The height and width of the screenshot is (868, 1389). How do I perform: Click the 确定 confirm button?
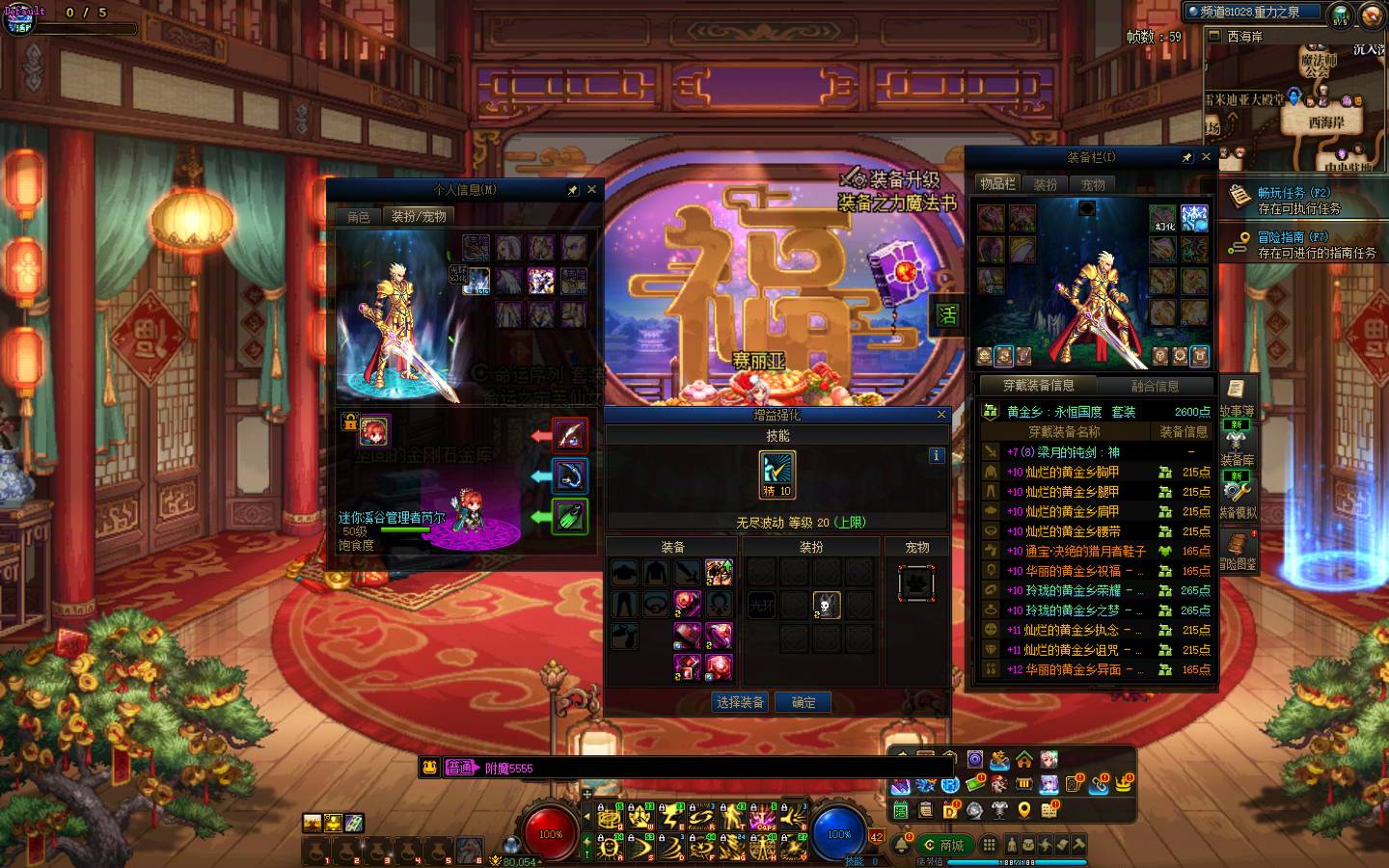pos(803,702)
